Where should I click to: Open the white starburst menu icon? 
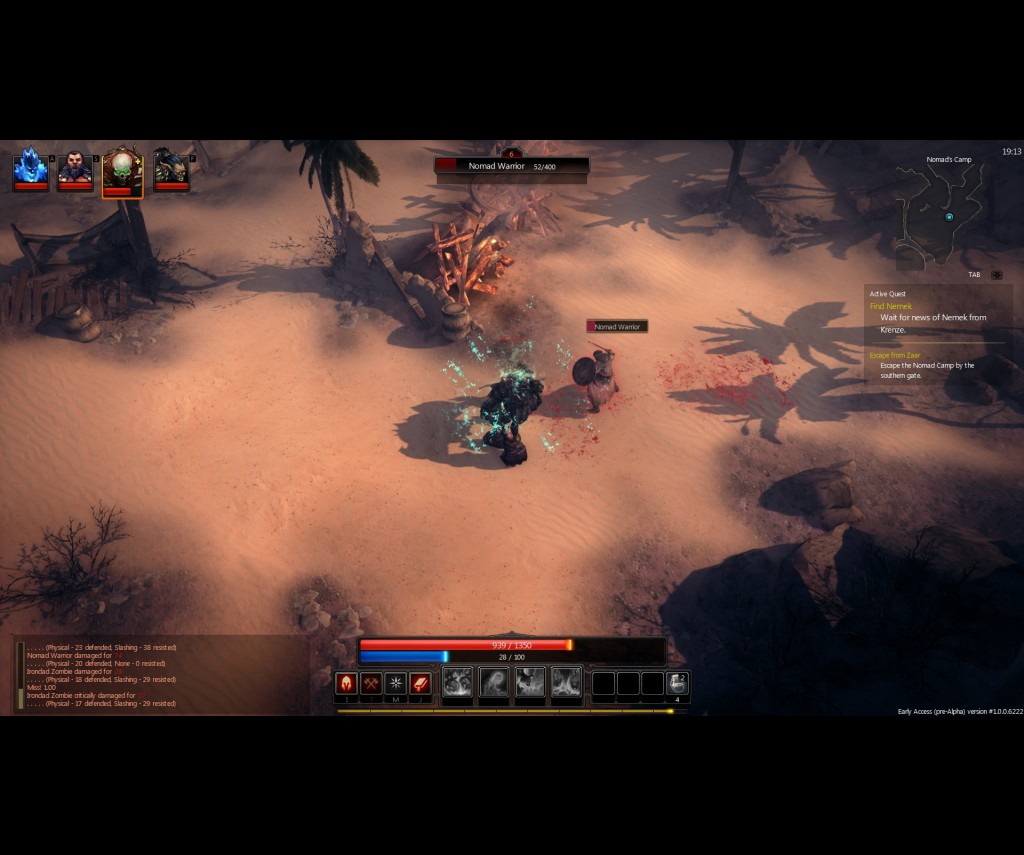coord(396,683)
